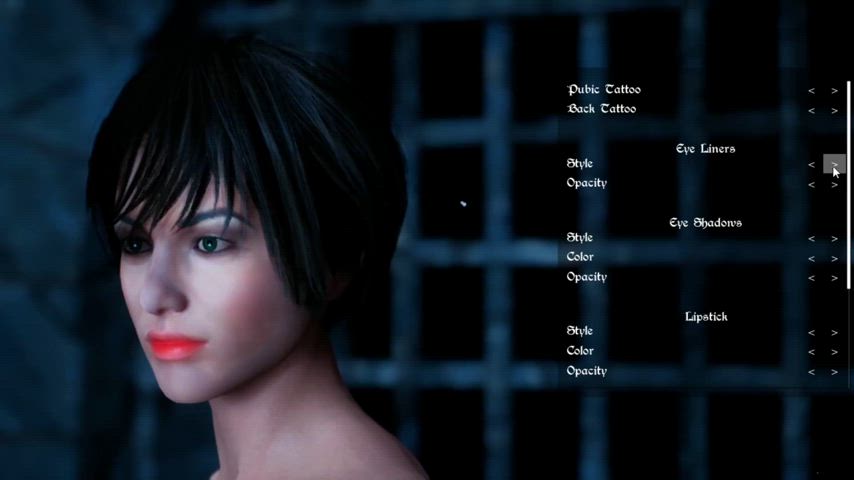Increase Eye Liners opacity
Image resolution: width=854 pixels, height=480 pixels.
point(835,185)
